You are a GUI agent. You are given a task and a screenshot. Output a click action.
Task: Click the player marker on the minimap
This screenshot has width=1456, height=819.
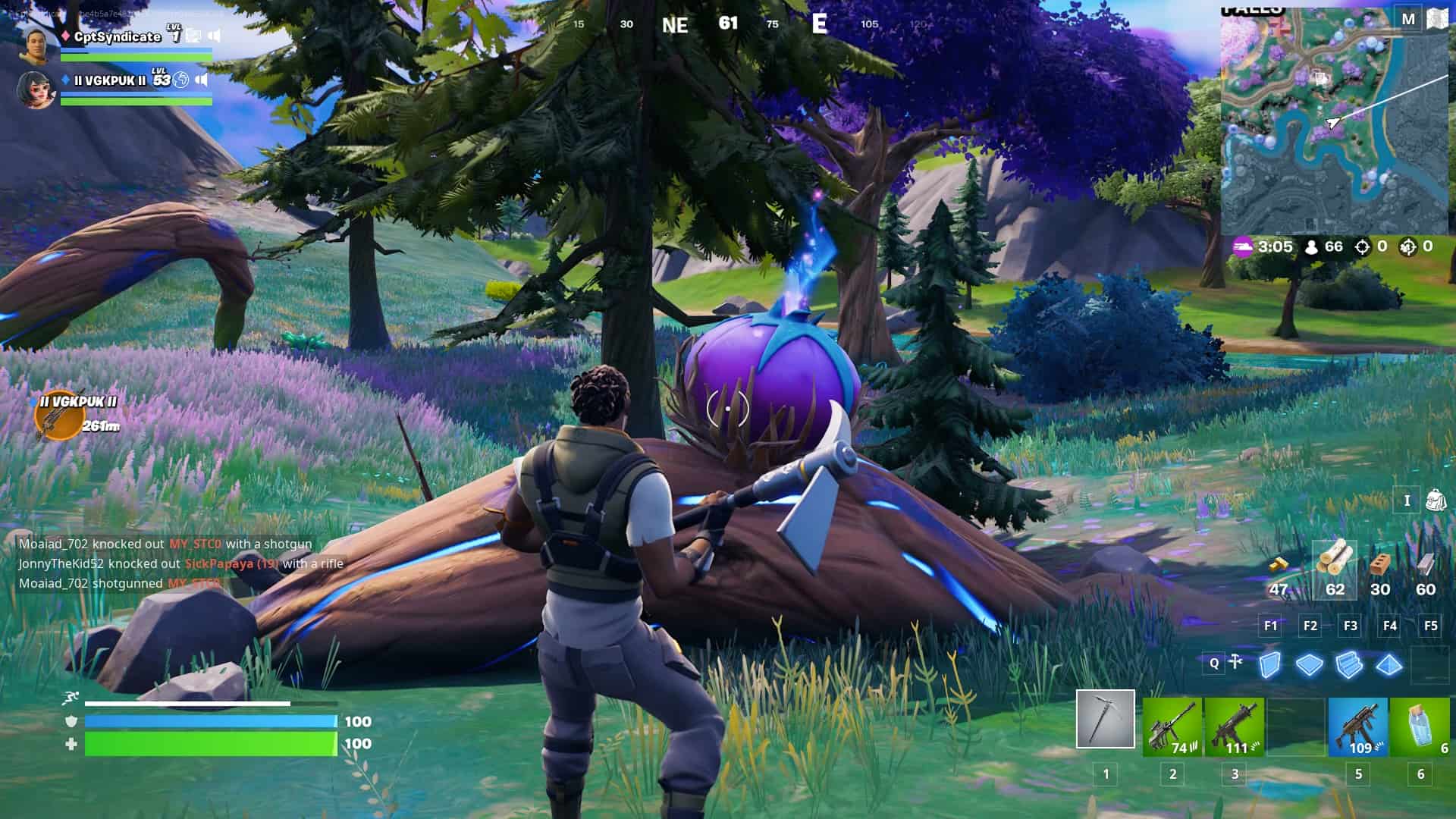click(1332, 121)
